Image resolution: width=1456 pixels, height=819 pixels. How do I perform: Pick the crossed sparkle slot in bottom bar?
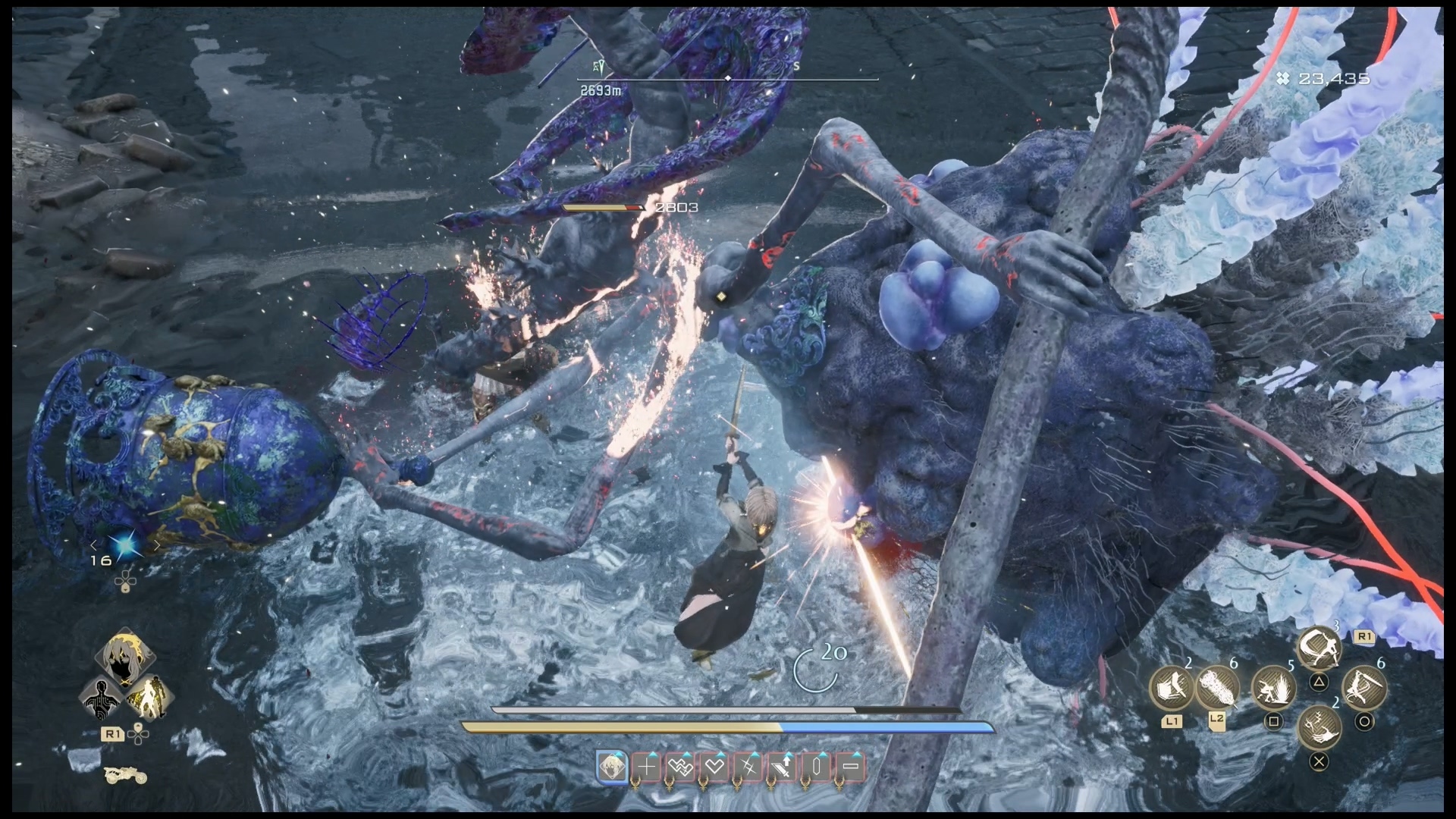tap(748, 767)
